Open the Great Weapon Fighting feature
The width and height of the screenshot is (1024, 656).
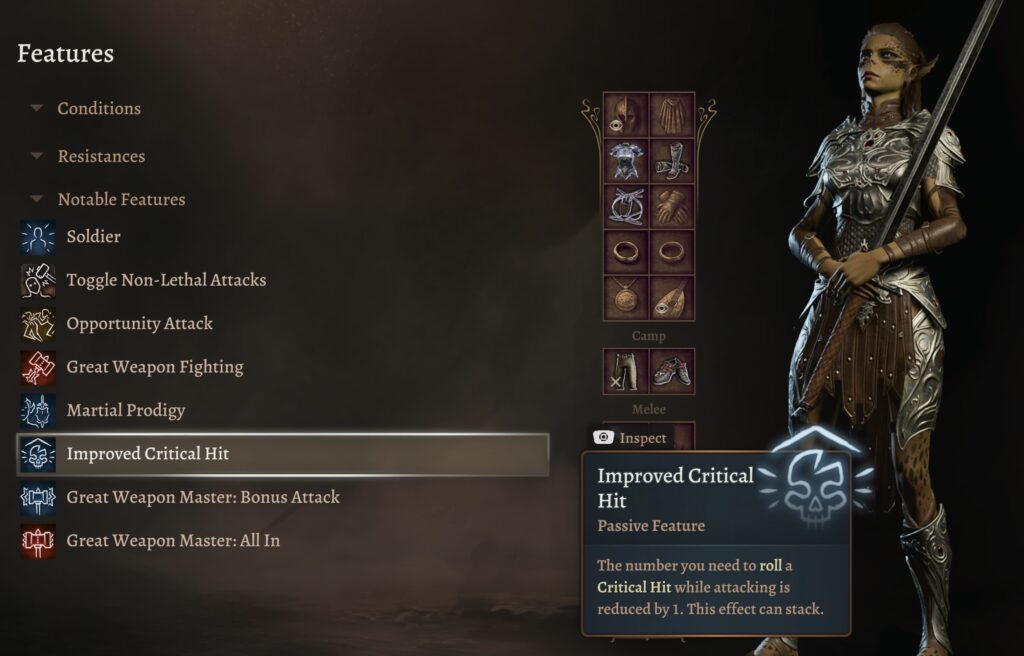[x=154, y=367]
